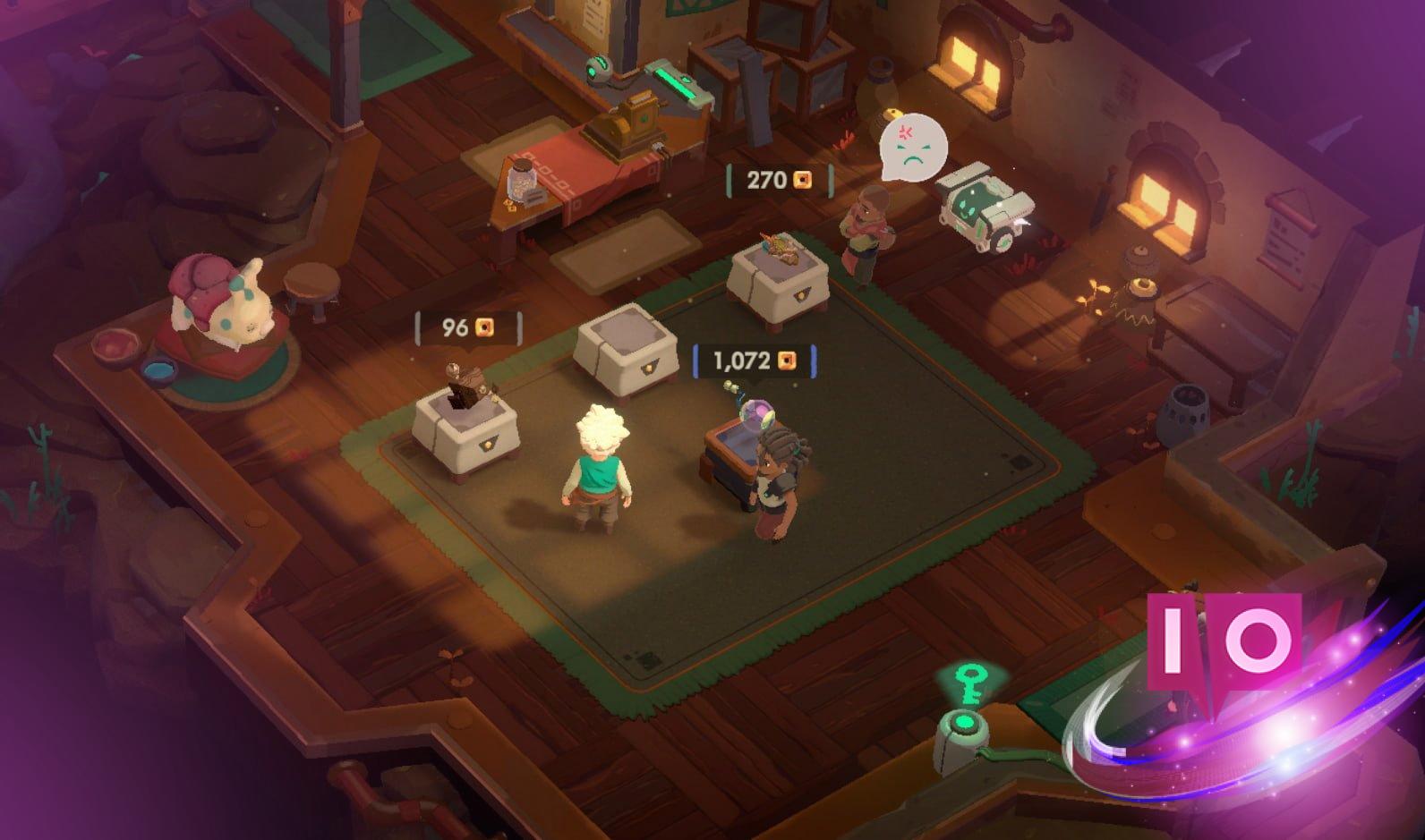The image size is (1425, 840).
Task: Click the coin icon on the 1,072 tag
Action: click(x=786, y=359)
